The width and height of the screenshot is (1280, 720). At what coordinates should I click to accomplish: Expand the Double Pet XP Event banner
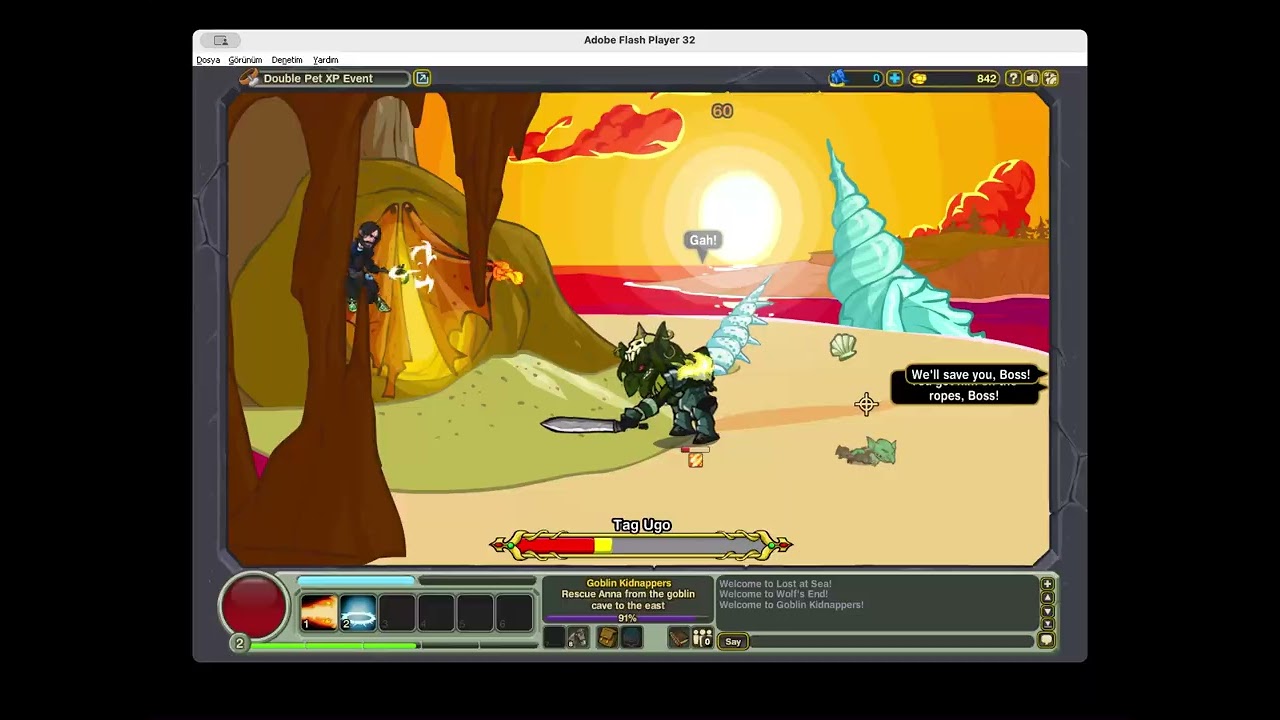coord(320,78)
